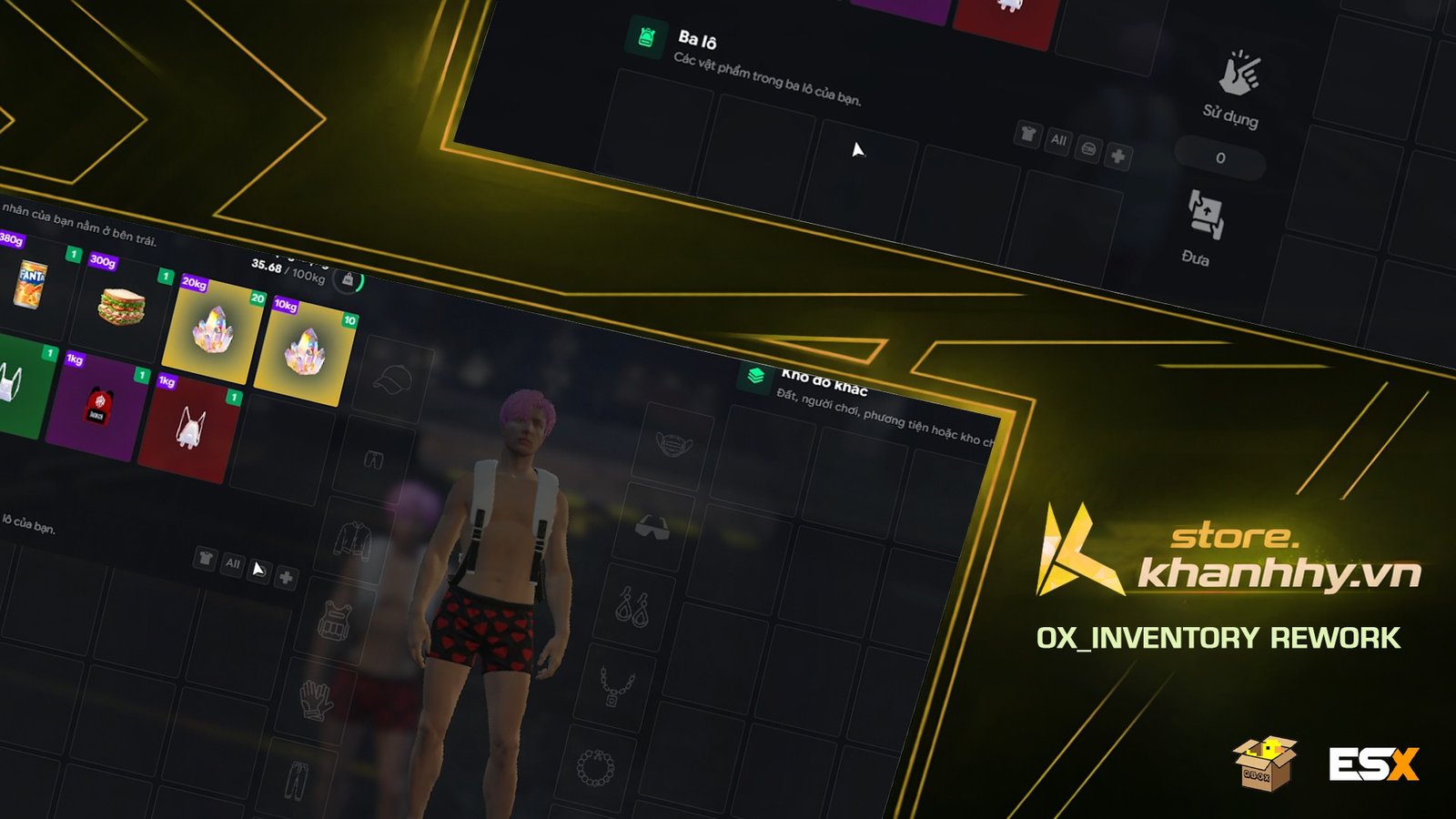Select the shirt clothing filter icon
The height and width of the screenshot is (819, 1456).
tap(1026, 136)
